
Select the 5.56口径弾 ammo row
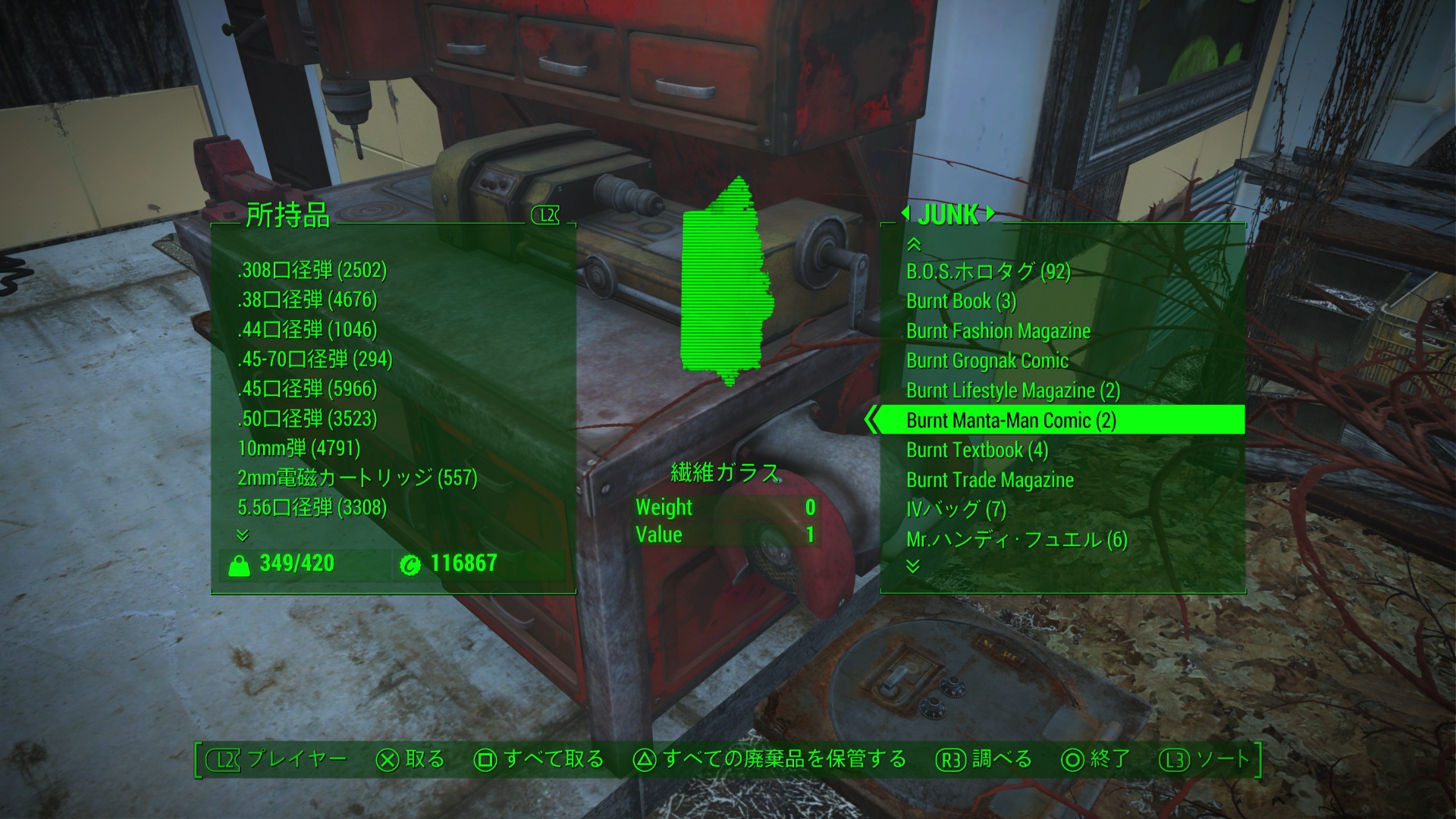[312, 507]
